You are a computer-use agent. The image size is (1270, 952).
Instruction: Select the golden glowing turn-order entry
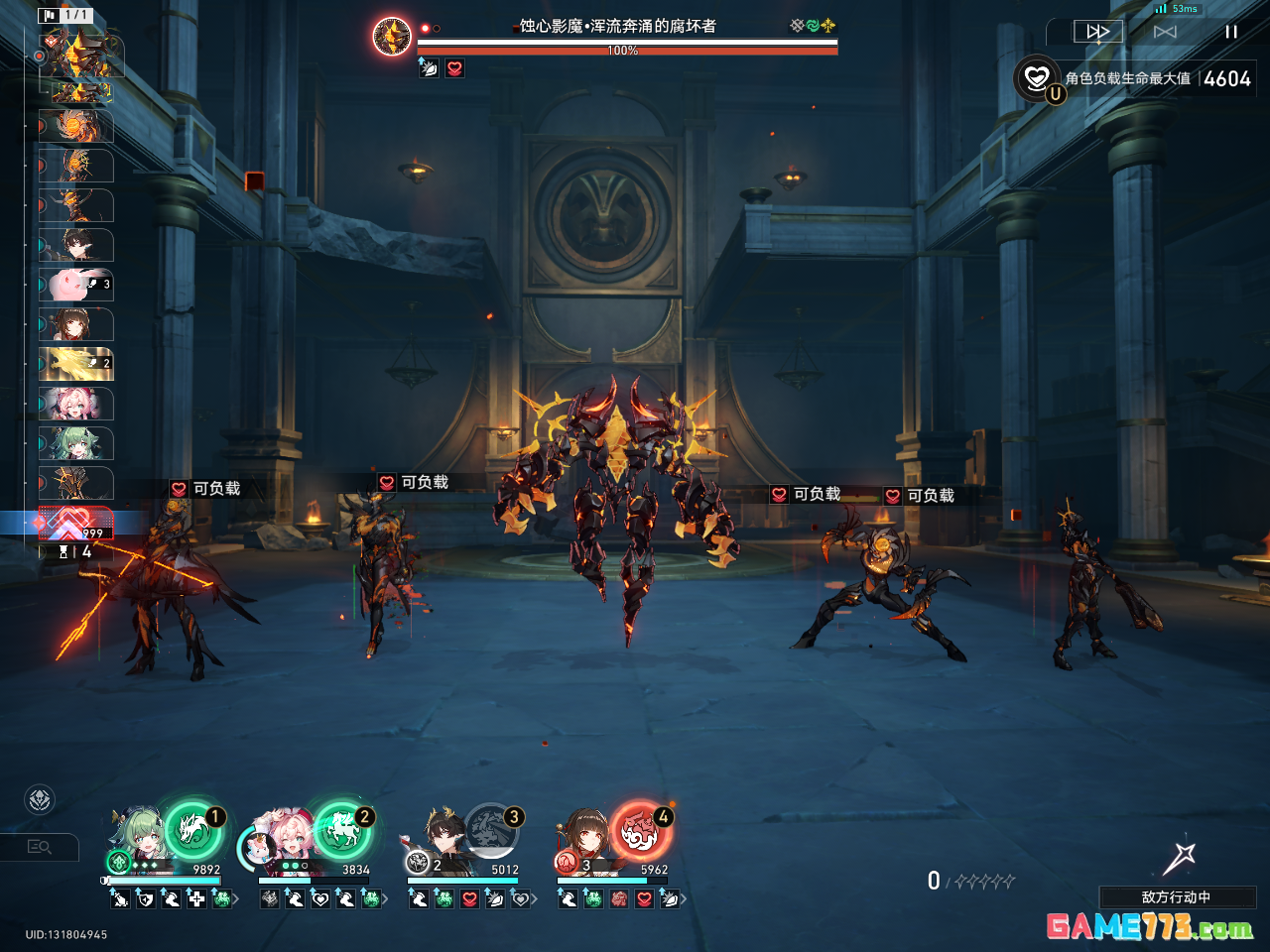pyautogui.click(x=76, y=364)
